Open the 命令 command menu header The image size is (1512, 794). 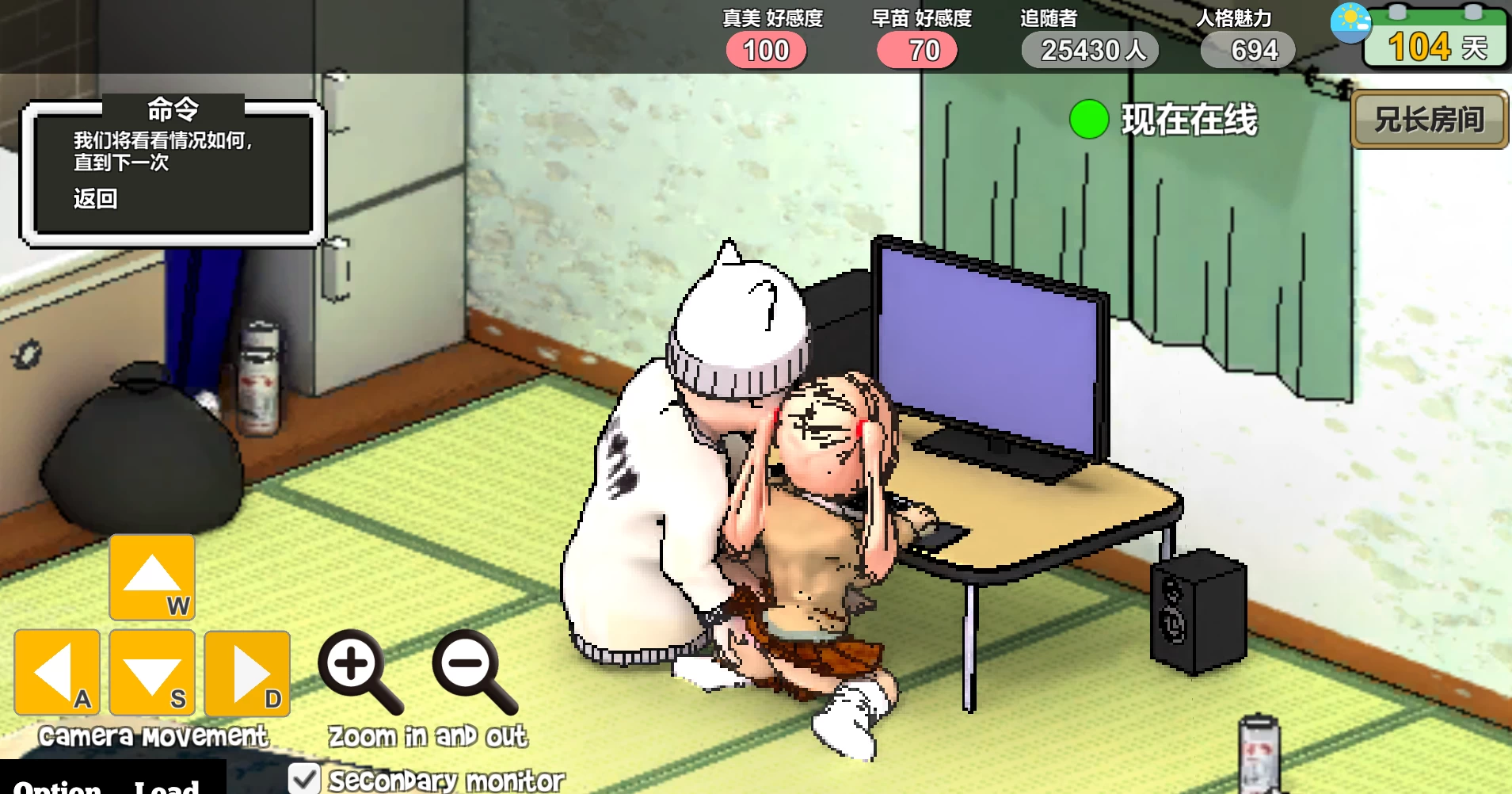[x=173, y=110]
